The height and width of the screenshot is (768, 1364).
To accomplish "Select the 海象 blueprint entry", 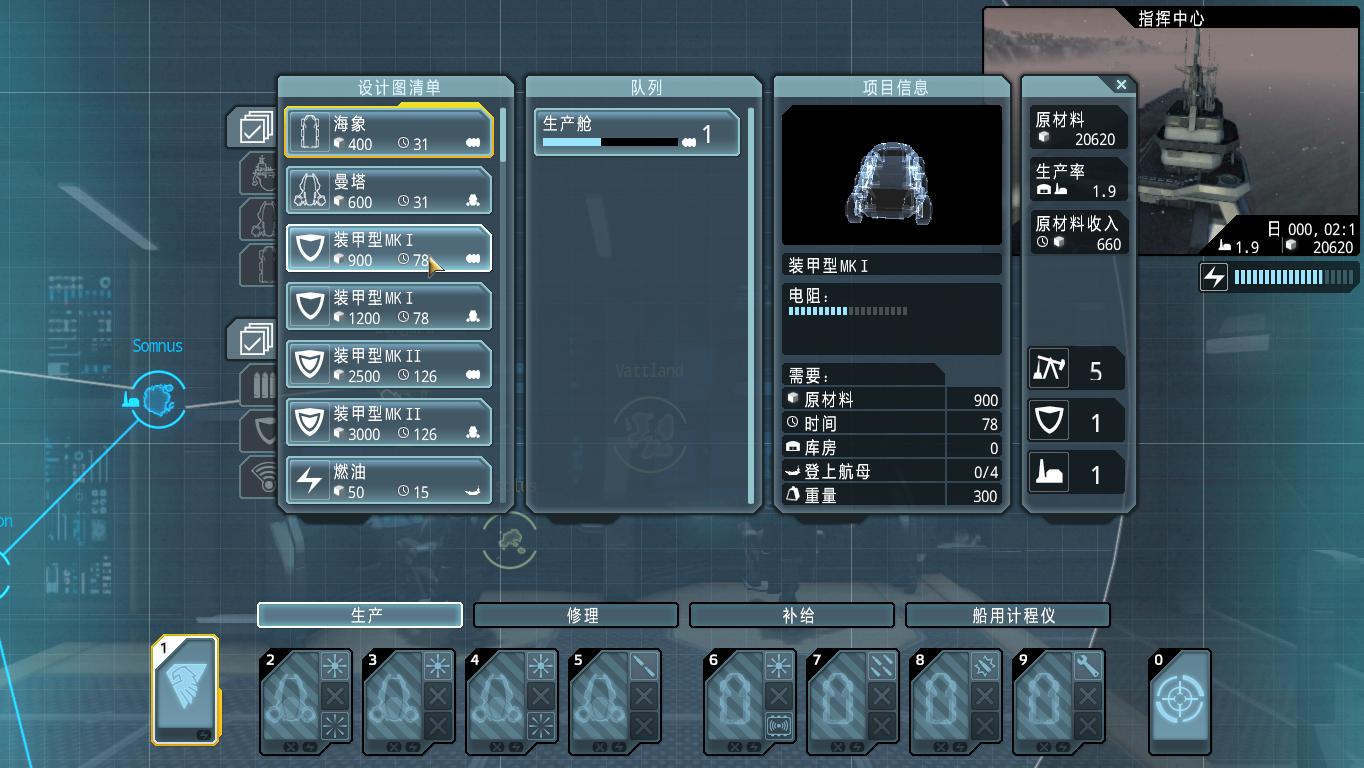I will pyautogui.click(x=389, y=132).
